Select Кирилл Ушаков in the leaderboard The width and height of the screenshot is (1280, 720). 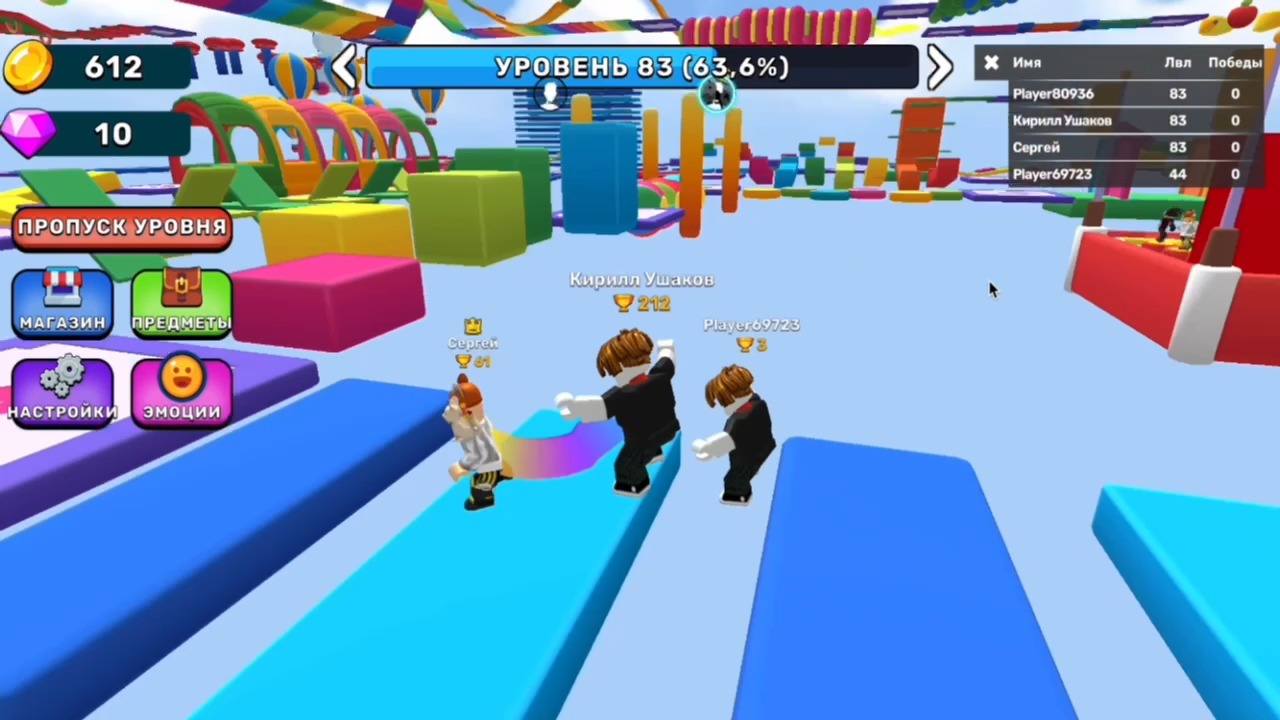pos(1062,120)
